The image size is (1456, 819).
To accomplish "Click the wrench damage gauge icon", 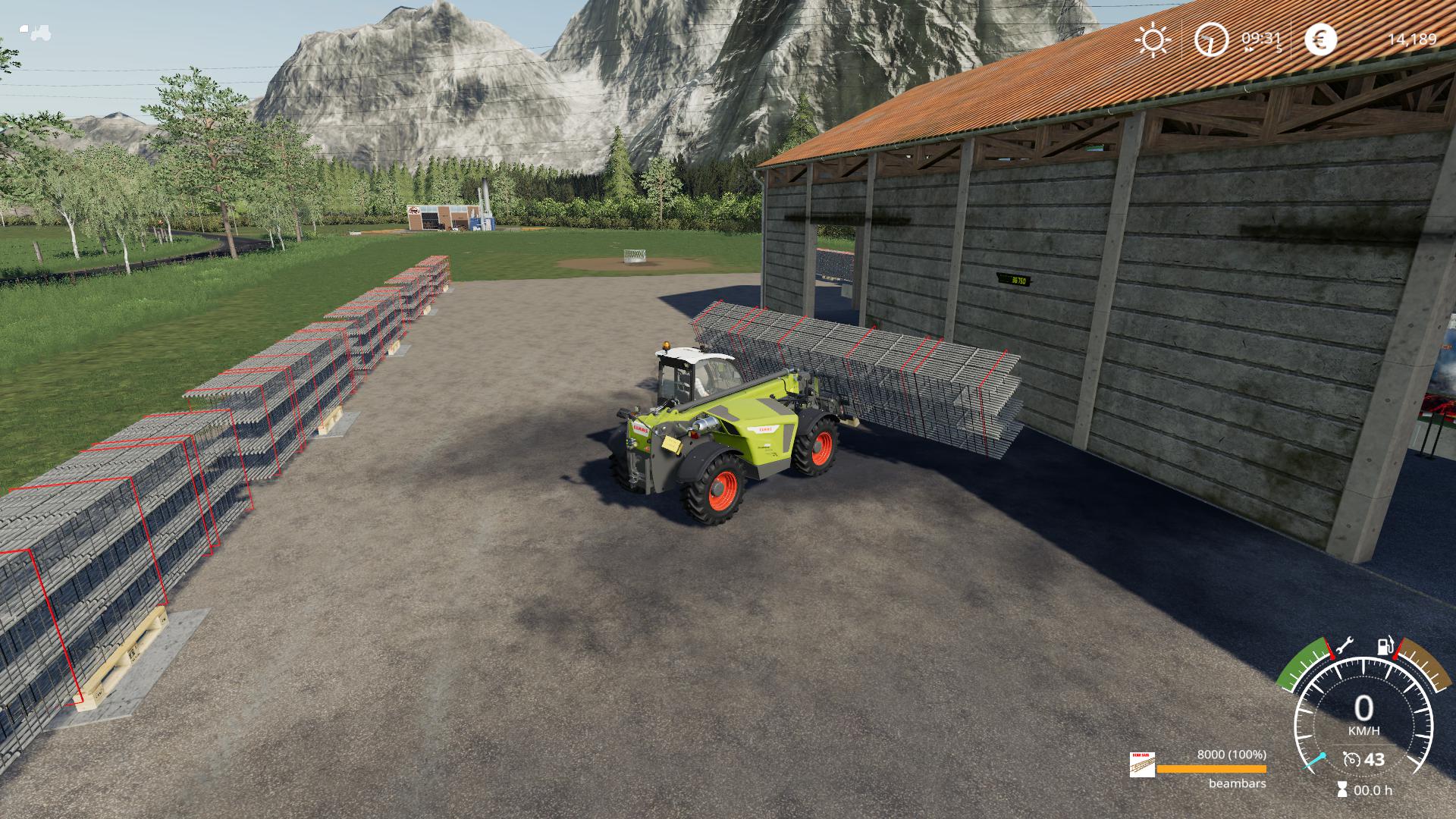I will [x=1344, y=647].
